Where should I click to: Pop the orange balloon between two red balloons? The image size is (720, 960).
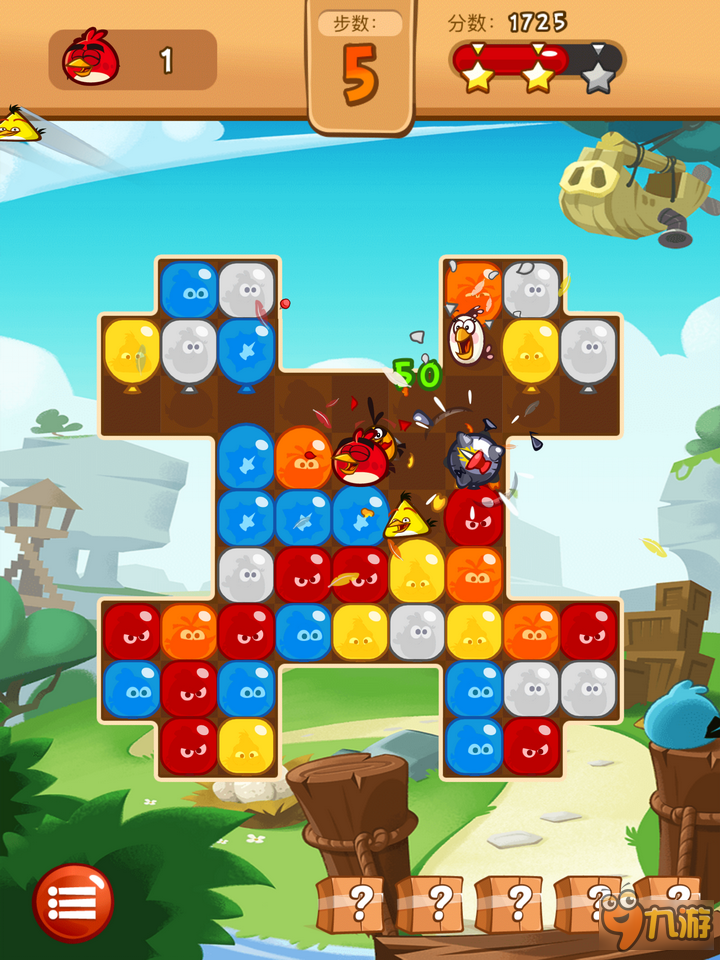(189, 632)
